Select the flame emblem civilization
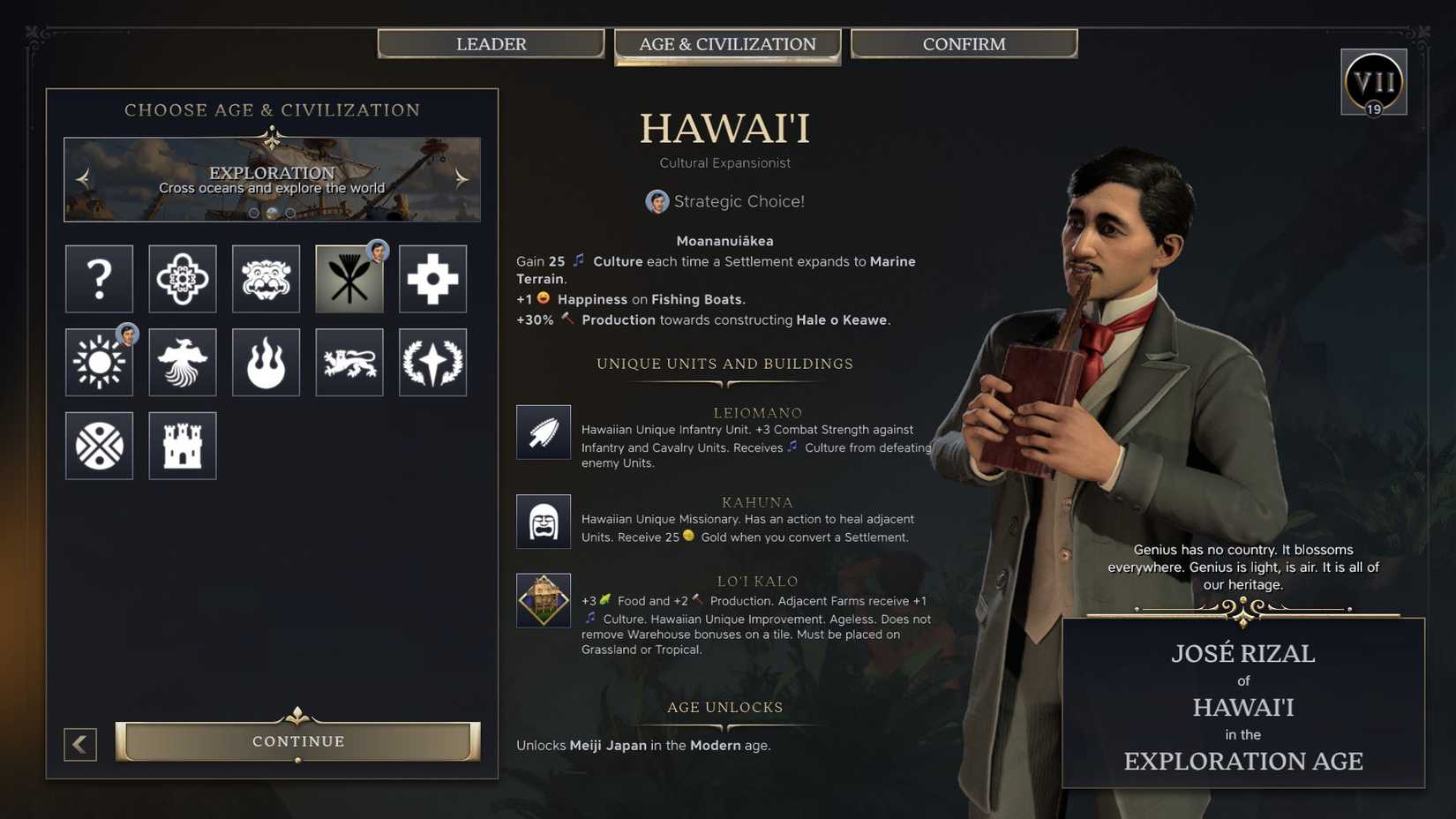The width and height of the screenshot is (1456, 819). [x=266, y=362]
